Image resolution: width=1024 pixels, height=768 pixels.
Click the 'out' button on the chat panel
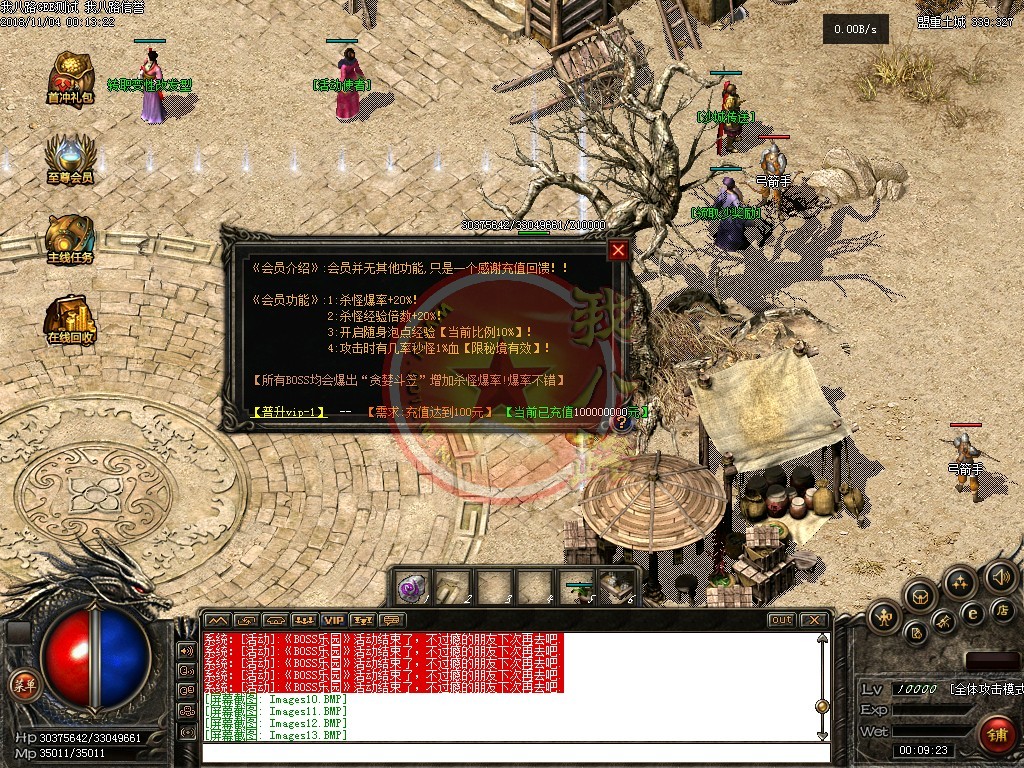pyautogui.click(x=781, y=620)
